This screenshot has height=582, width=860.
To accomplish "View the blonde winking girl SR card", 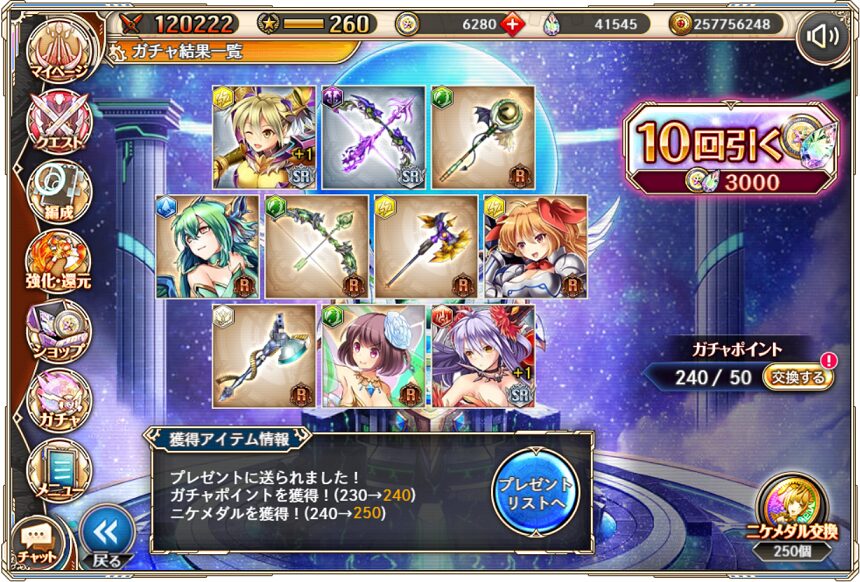I will (x=264, y=137).
